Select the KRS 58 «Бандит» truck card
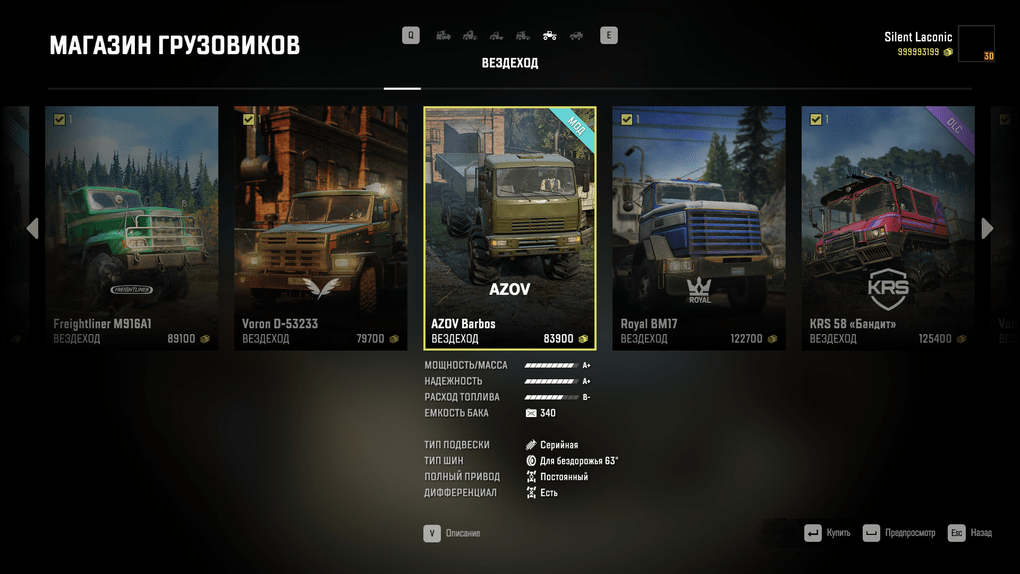The image size is (1020, 574). point(888,228)
